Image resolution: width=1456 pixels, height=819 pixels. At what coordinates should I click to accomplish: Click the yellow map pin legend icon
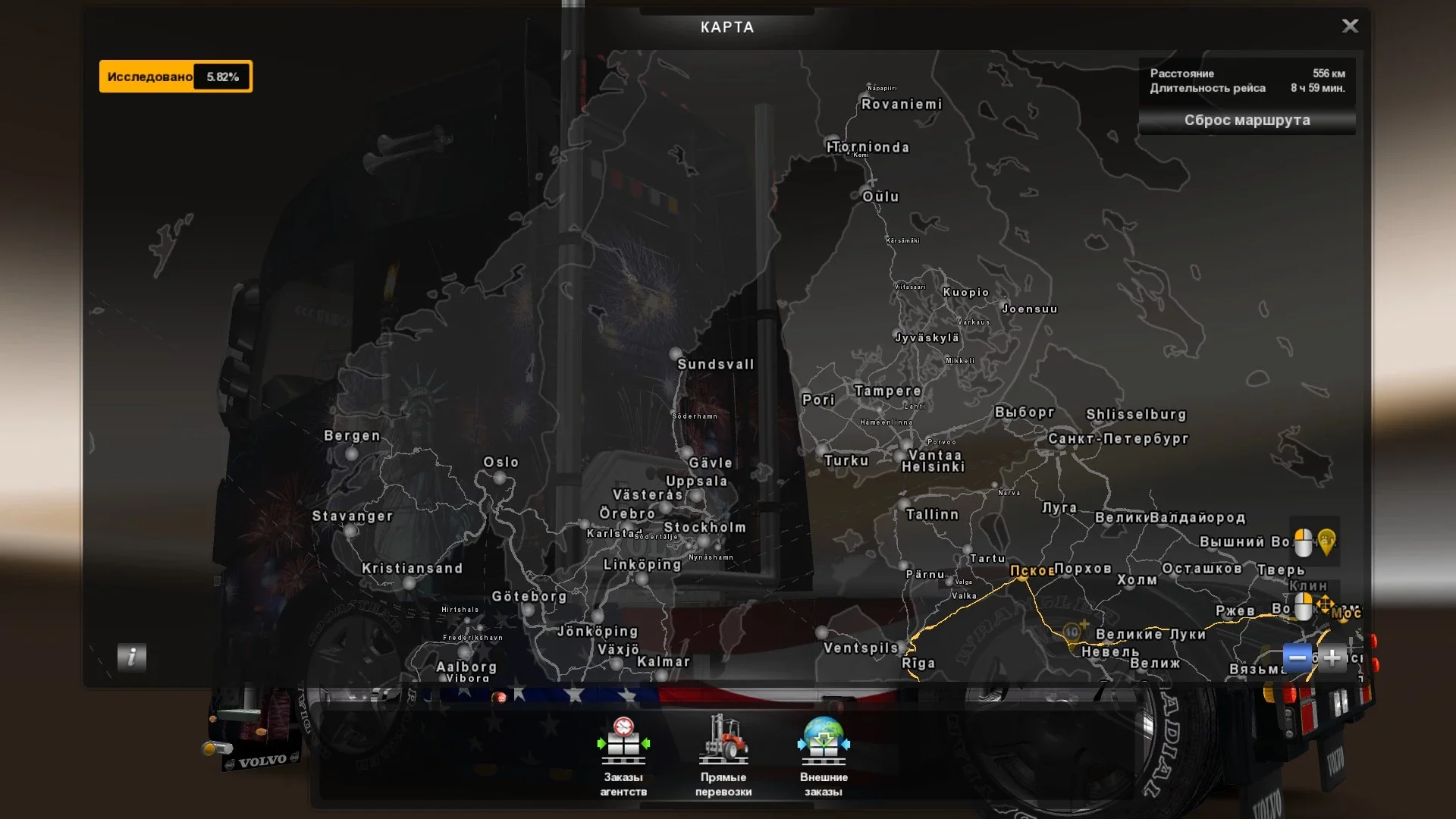pyautogui.click(x=1328, y=543)
